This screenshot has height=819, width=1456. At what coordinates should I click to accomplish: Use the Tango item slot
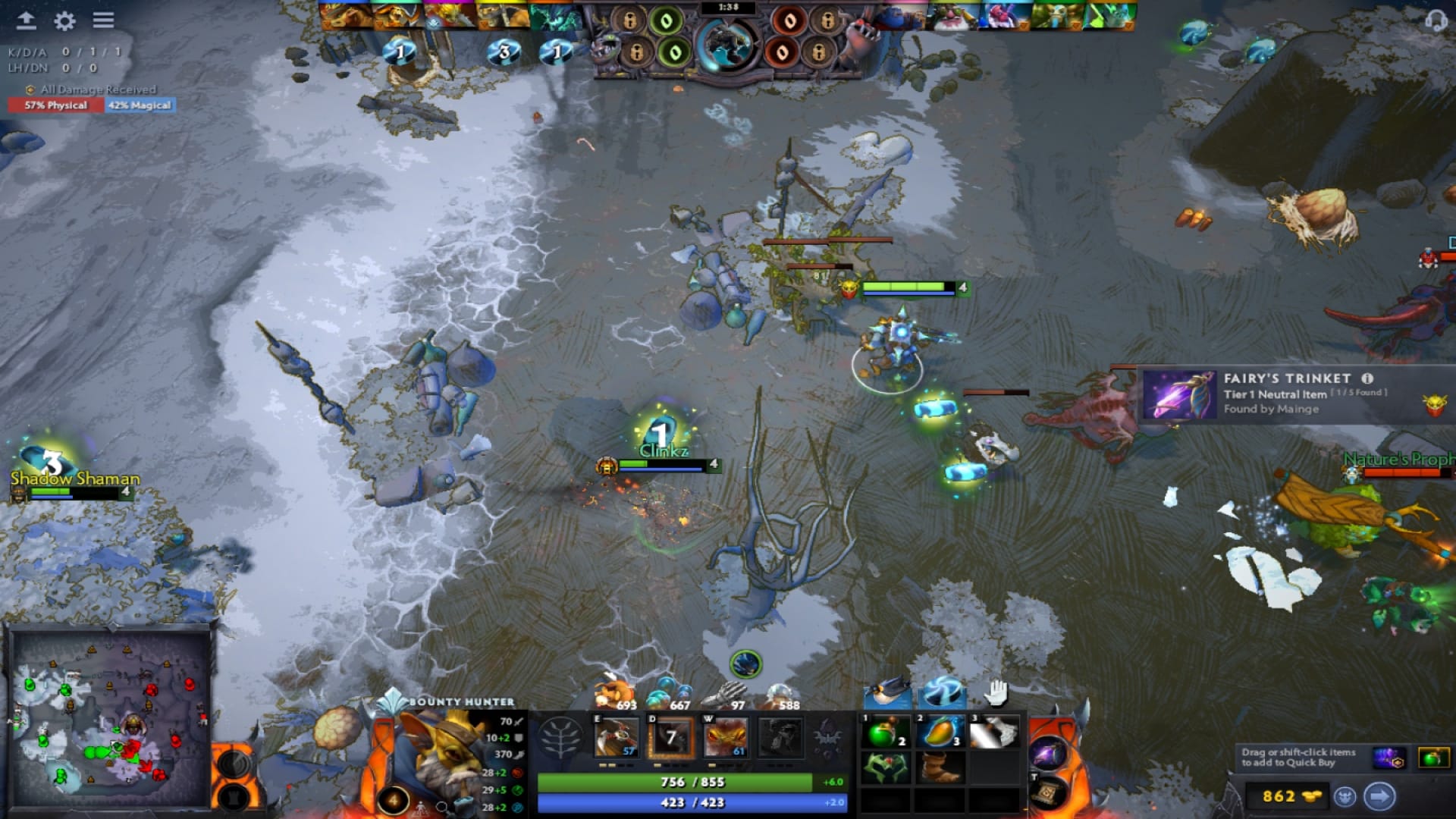click(886, 733)
